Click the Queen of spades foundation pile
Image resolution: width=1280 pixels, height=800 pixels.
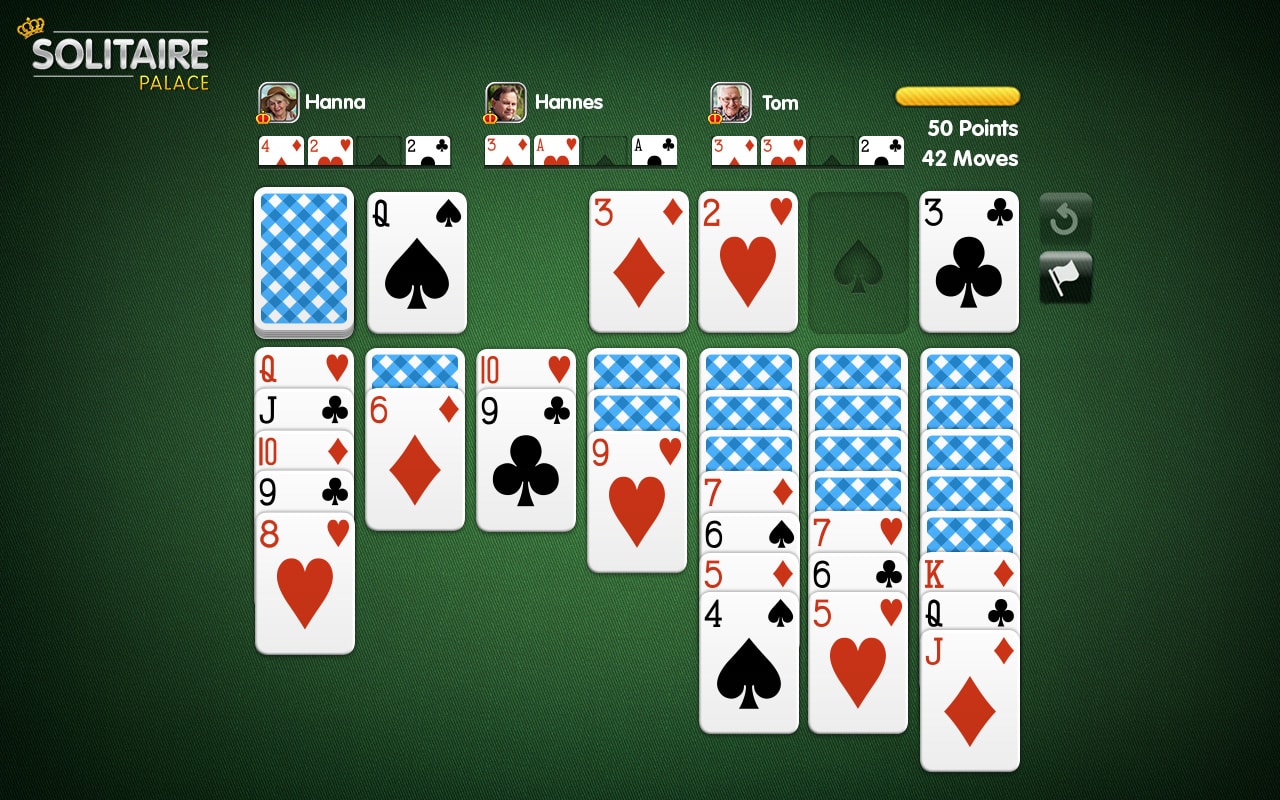point(416,262)
